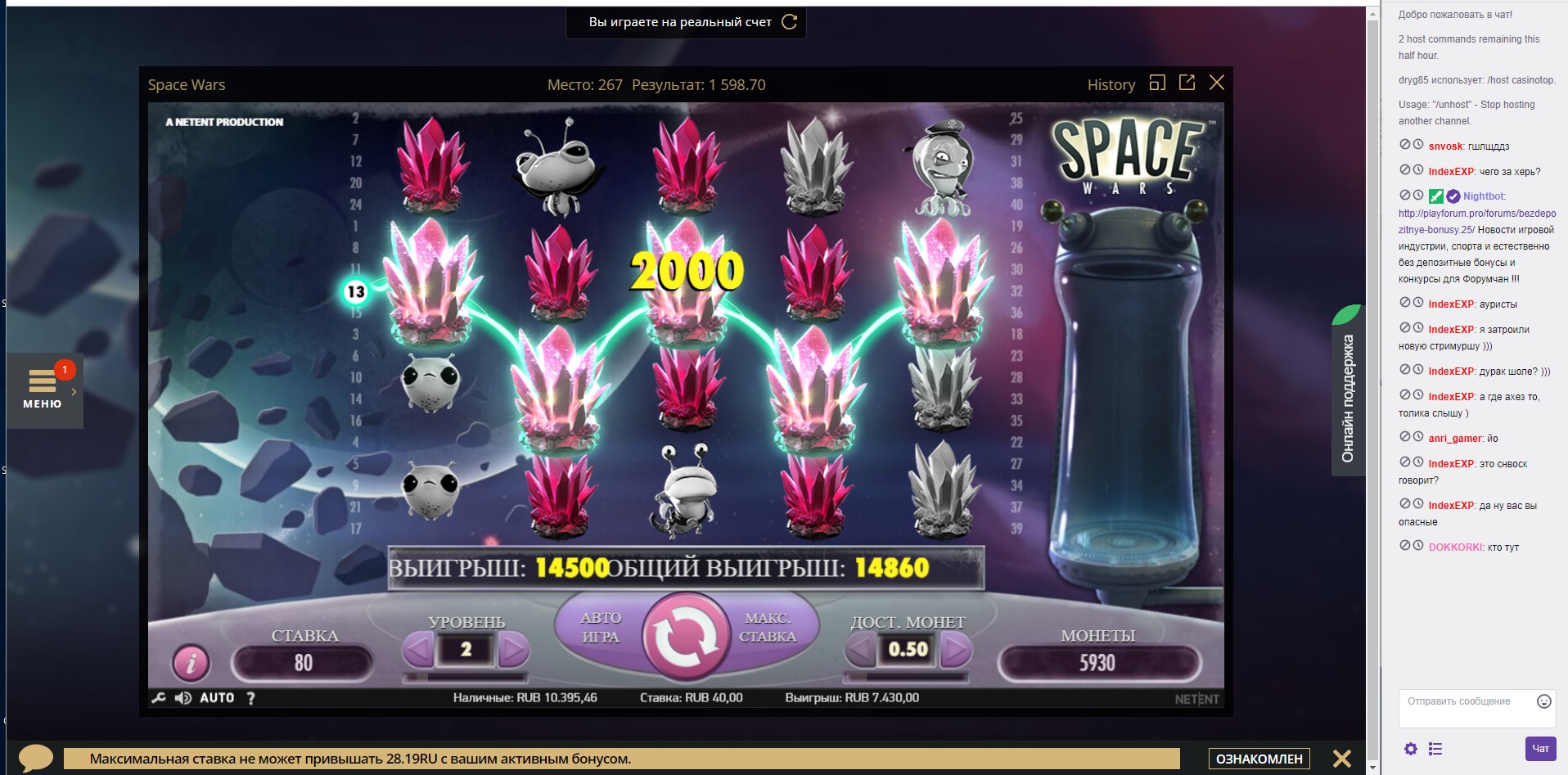Screen dimensions: 1568x775
Task: Spin the reels with the round arrow button
Action: click(x=686, y=638)
